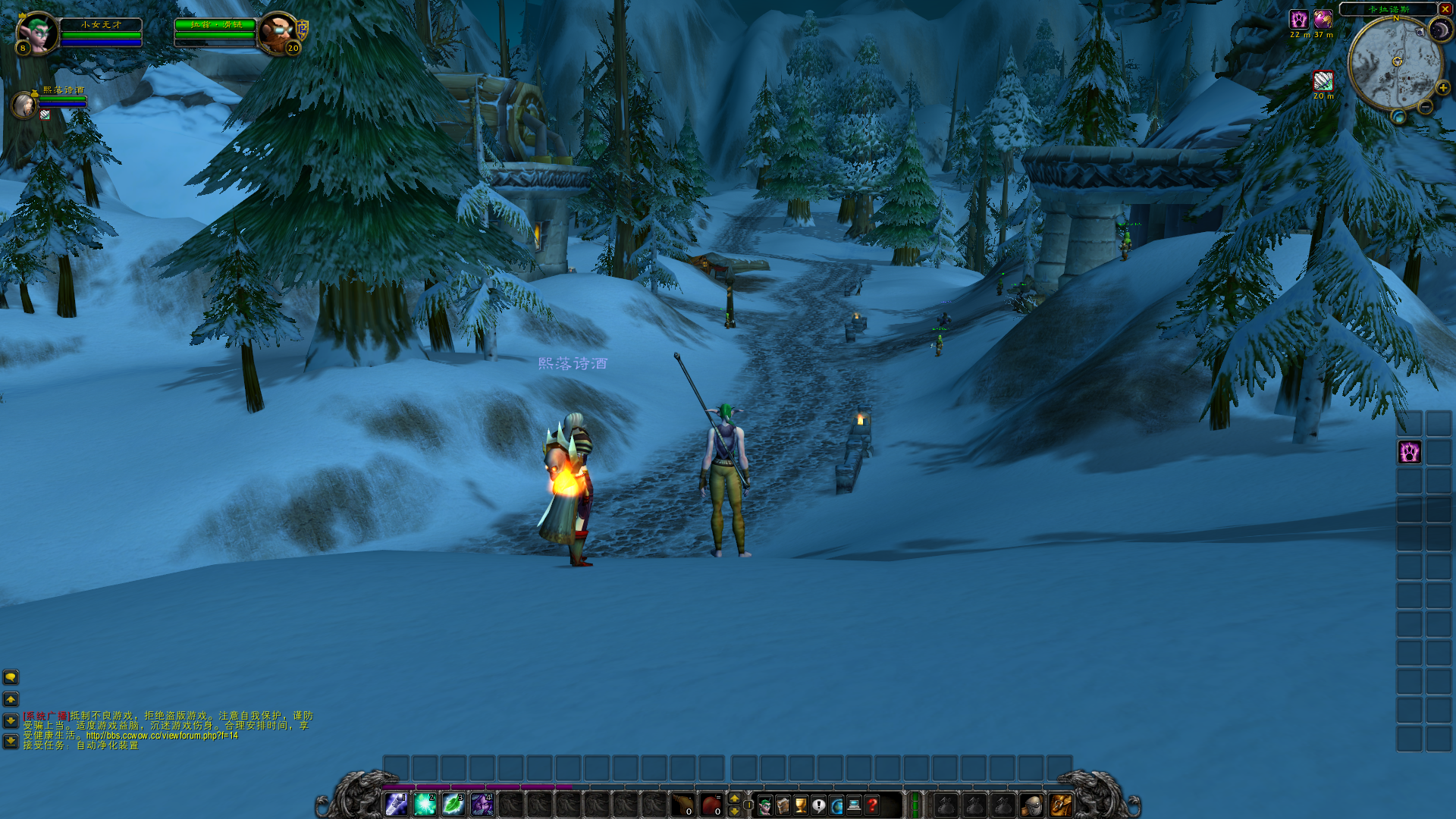Click the night elf player portrait
This screenshot has width=1456, height=819.
click(36, 32)
